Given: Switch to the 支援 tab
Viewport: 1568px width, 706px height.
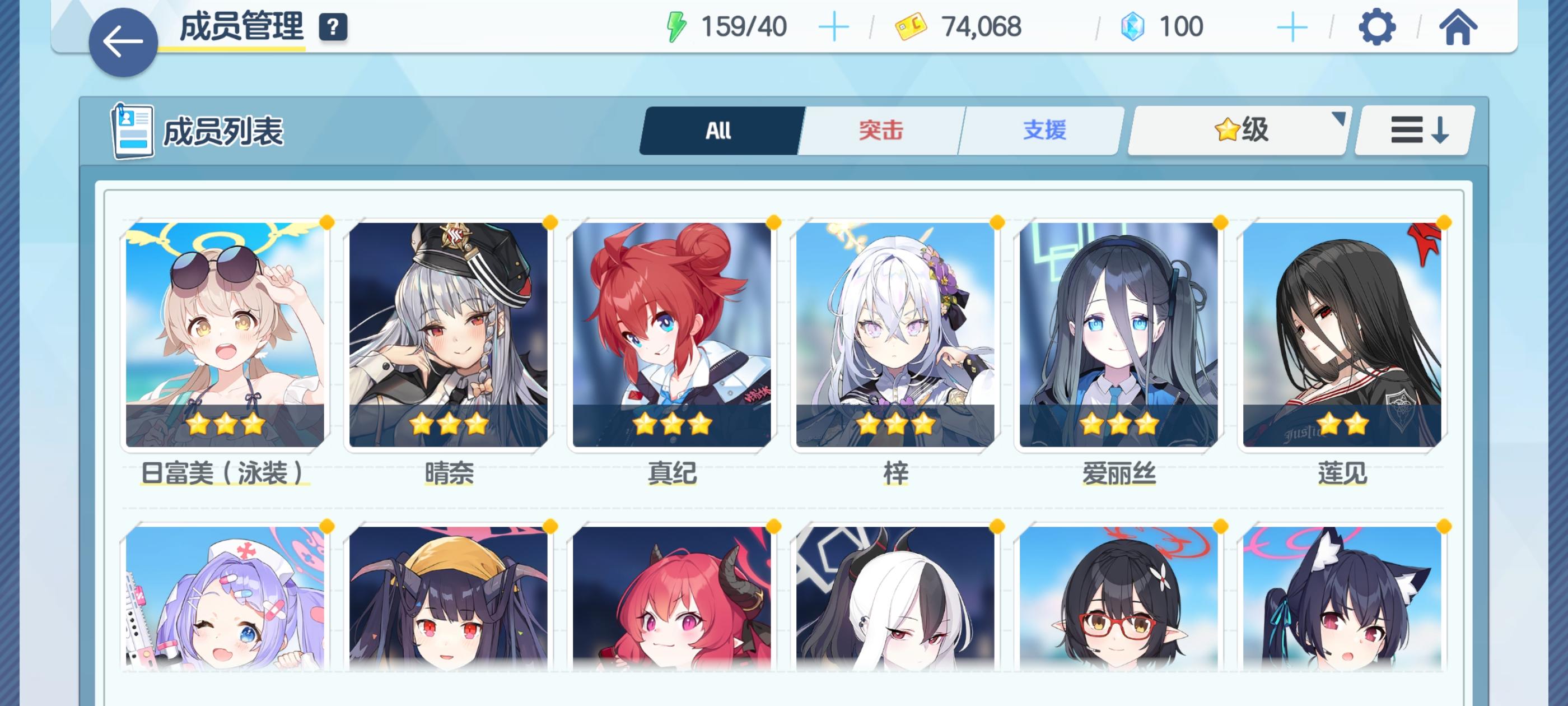Looking at the screenshot, I should click(x=1042, y=131).
